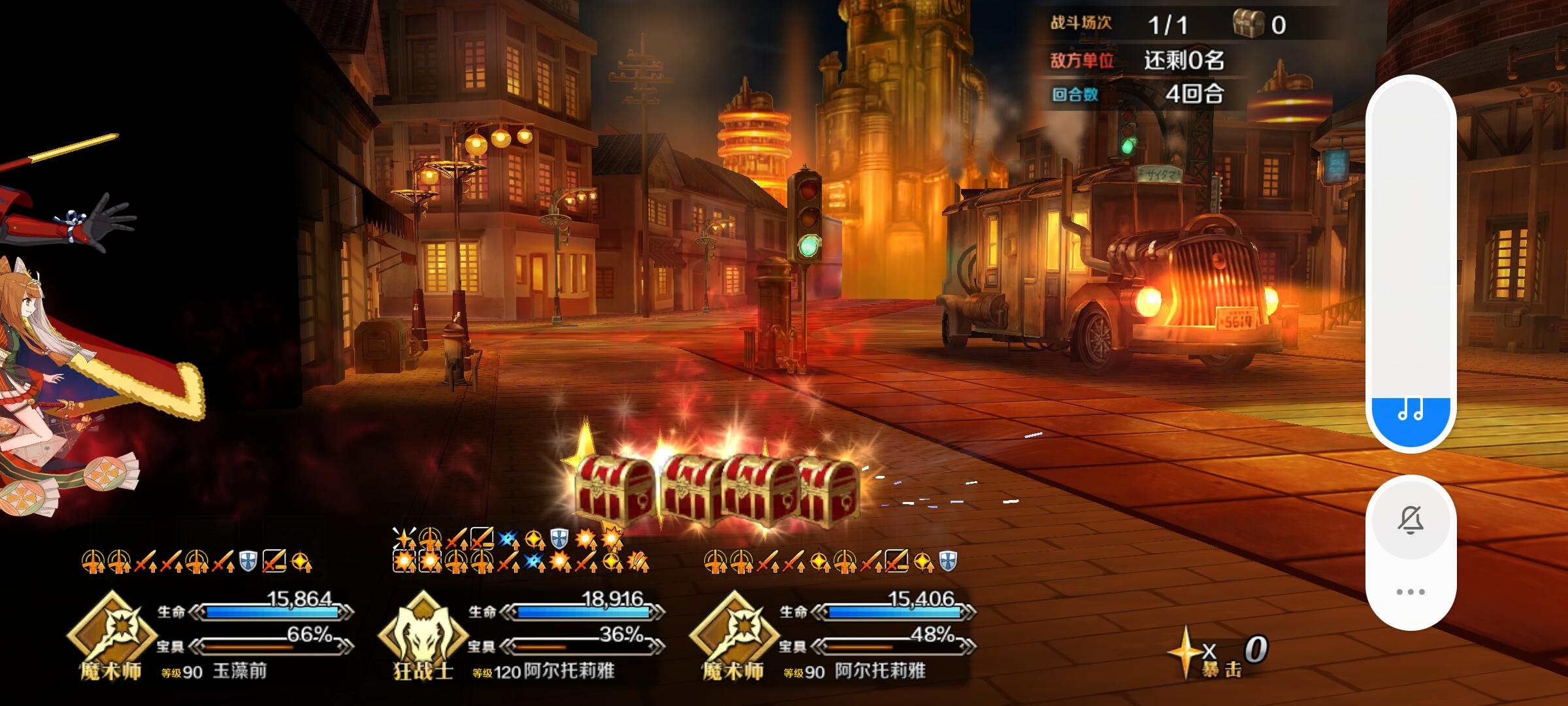Toggle the ringer mute bell icon

coord(1411,521)
